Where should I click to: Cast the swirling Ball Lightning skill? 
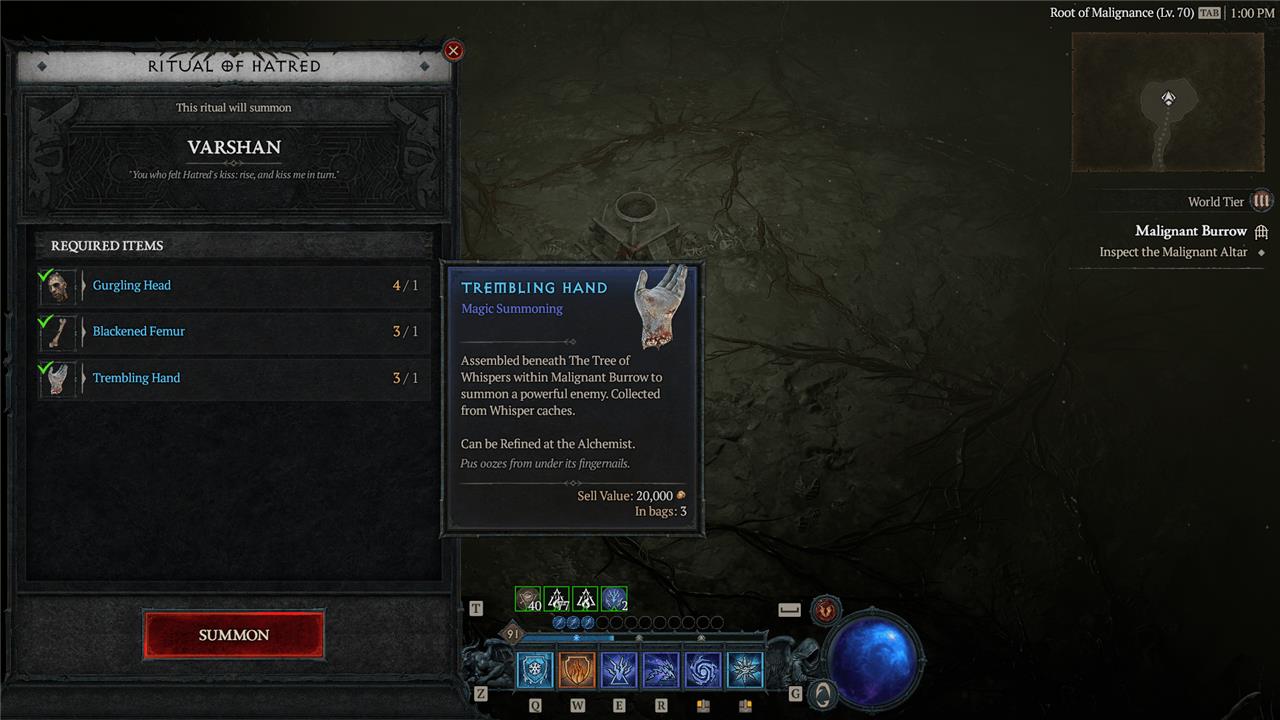click(x=703, y=670)
